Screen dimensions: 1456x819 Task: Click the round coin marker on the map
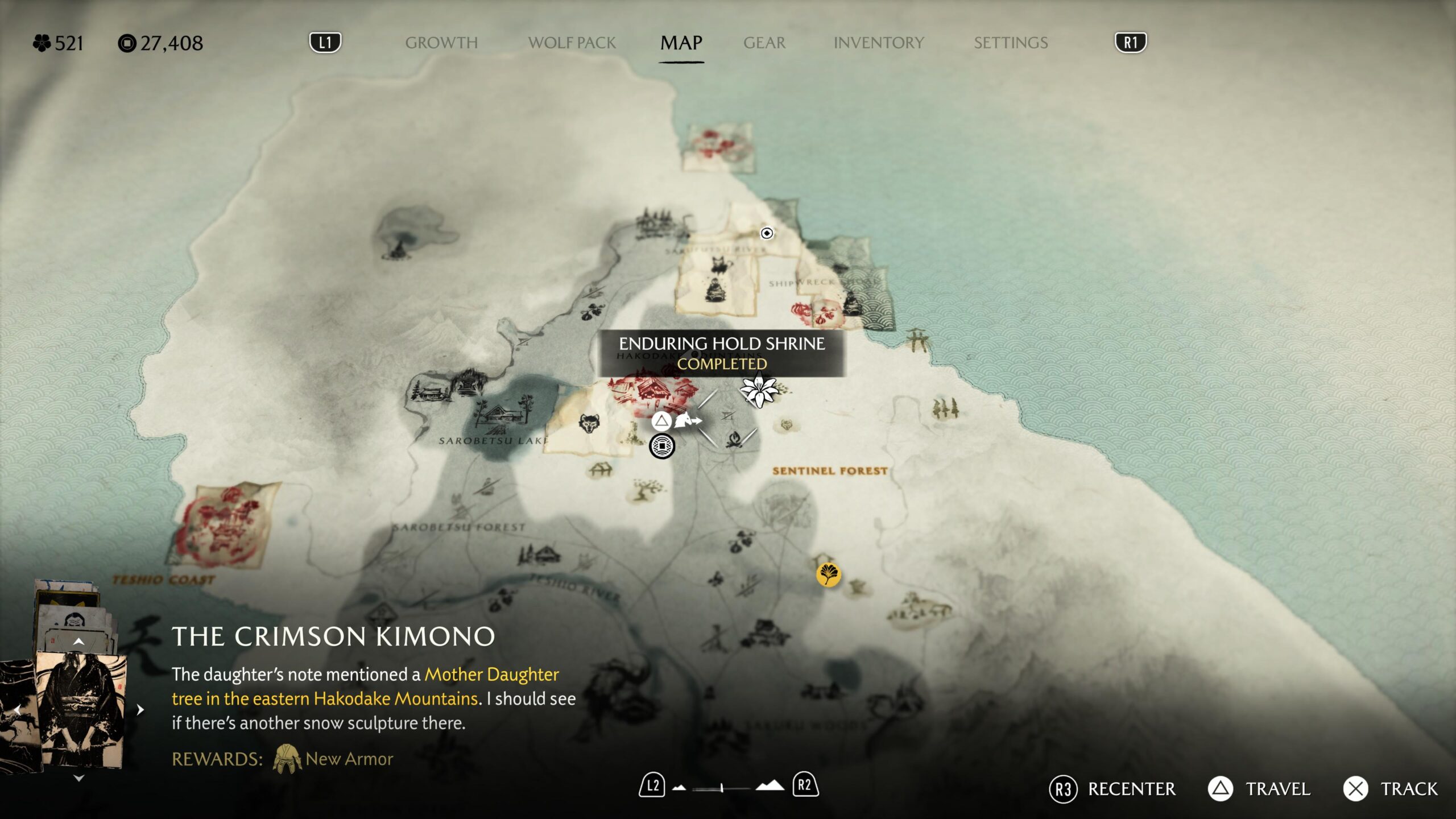click(661, 446)
